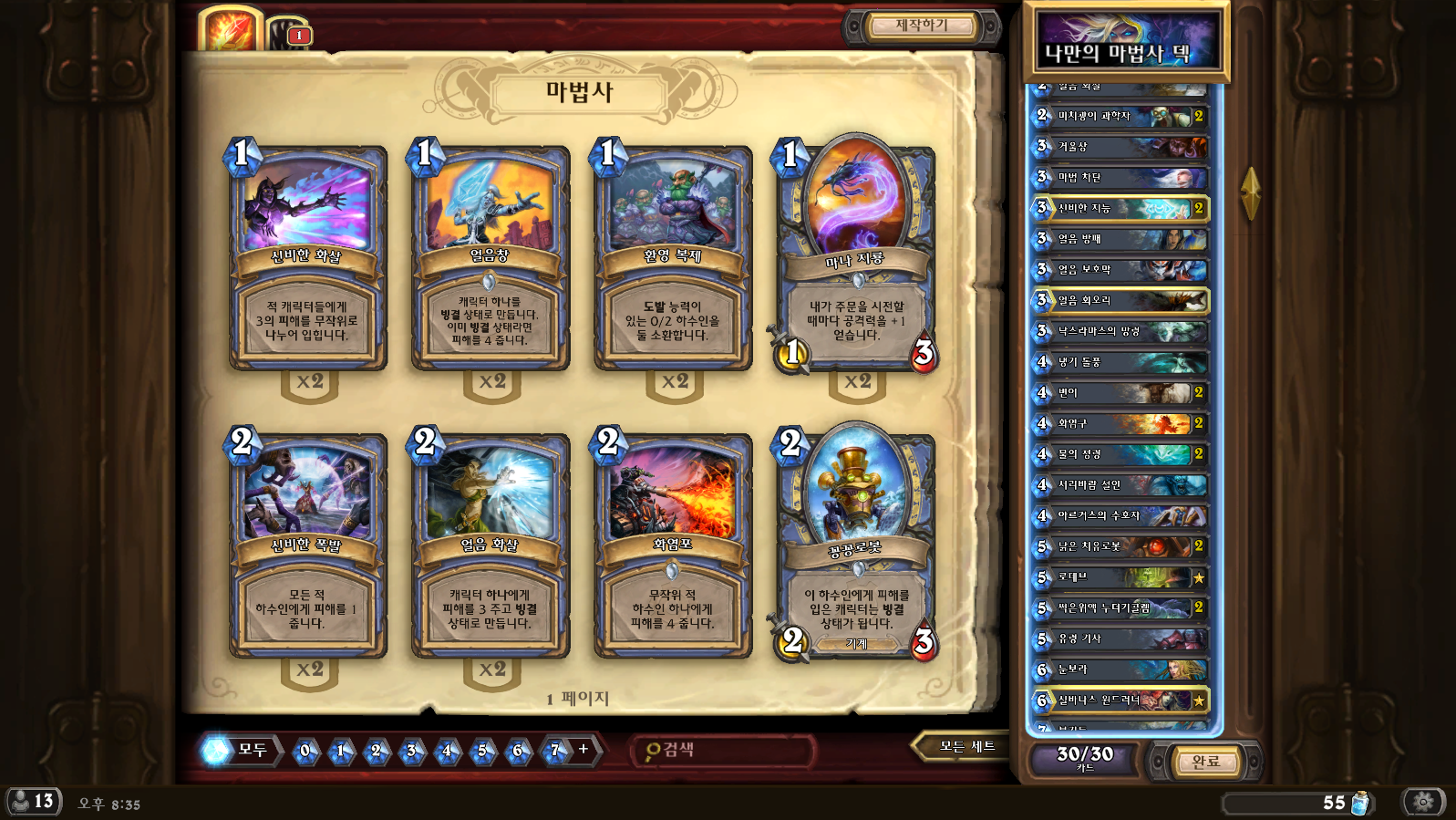
Task: Choose 신비한 지능 row in the deck list
Action: coord(1120,208)
